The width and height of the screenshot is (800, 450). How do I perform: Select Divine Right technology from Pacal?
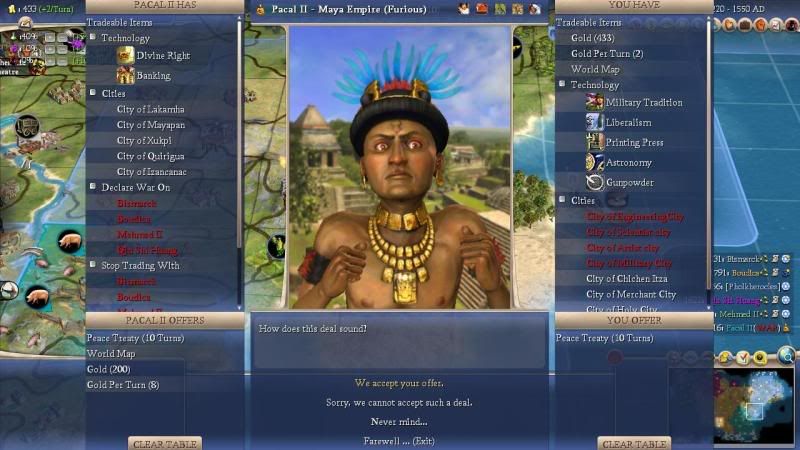(163, 56)
